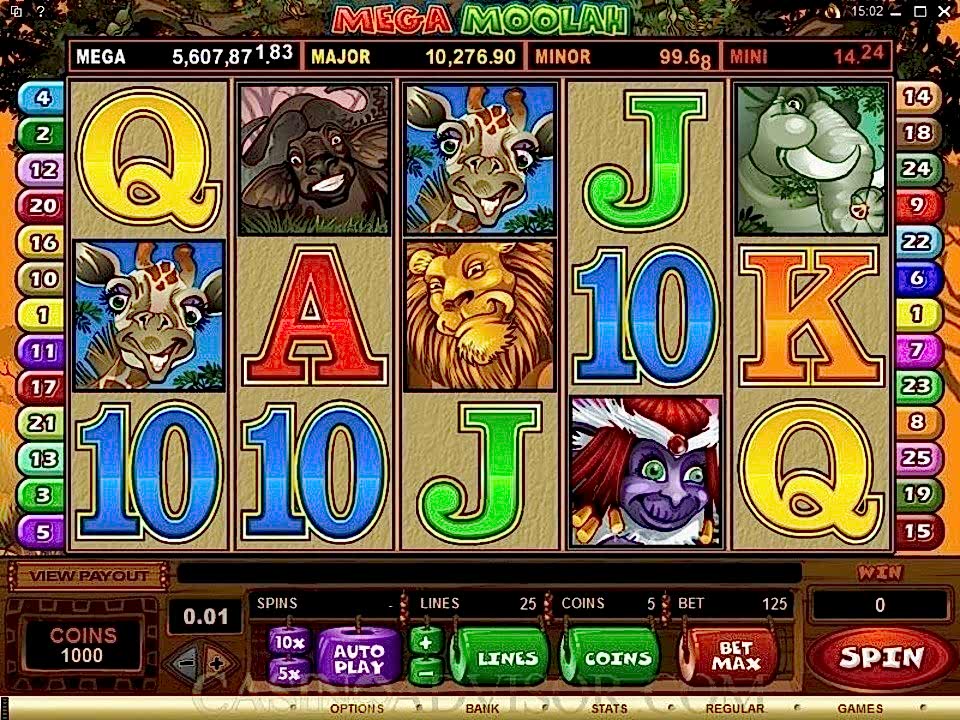Viewport: 960px width, 720px height.
Task: Add a payline with the green plus
Action: 424,642
